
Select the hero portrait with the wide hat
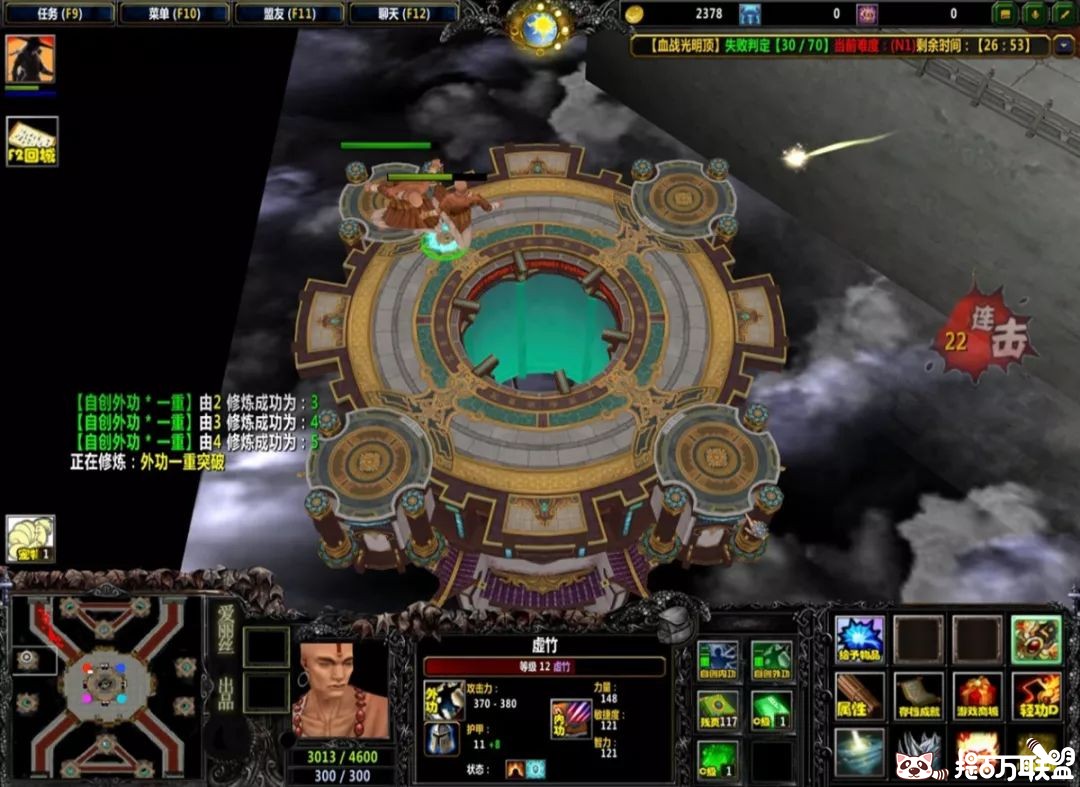[x=30, y=60]
